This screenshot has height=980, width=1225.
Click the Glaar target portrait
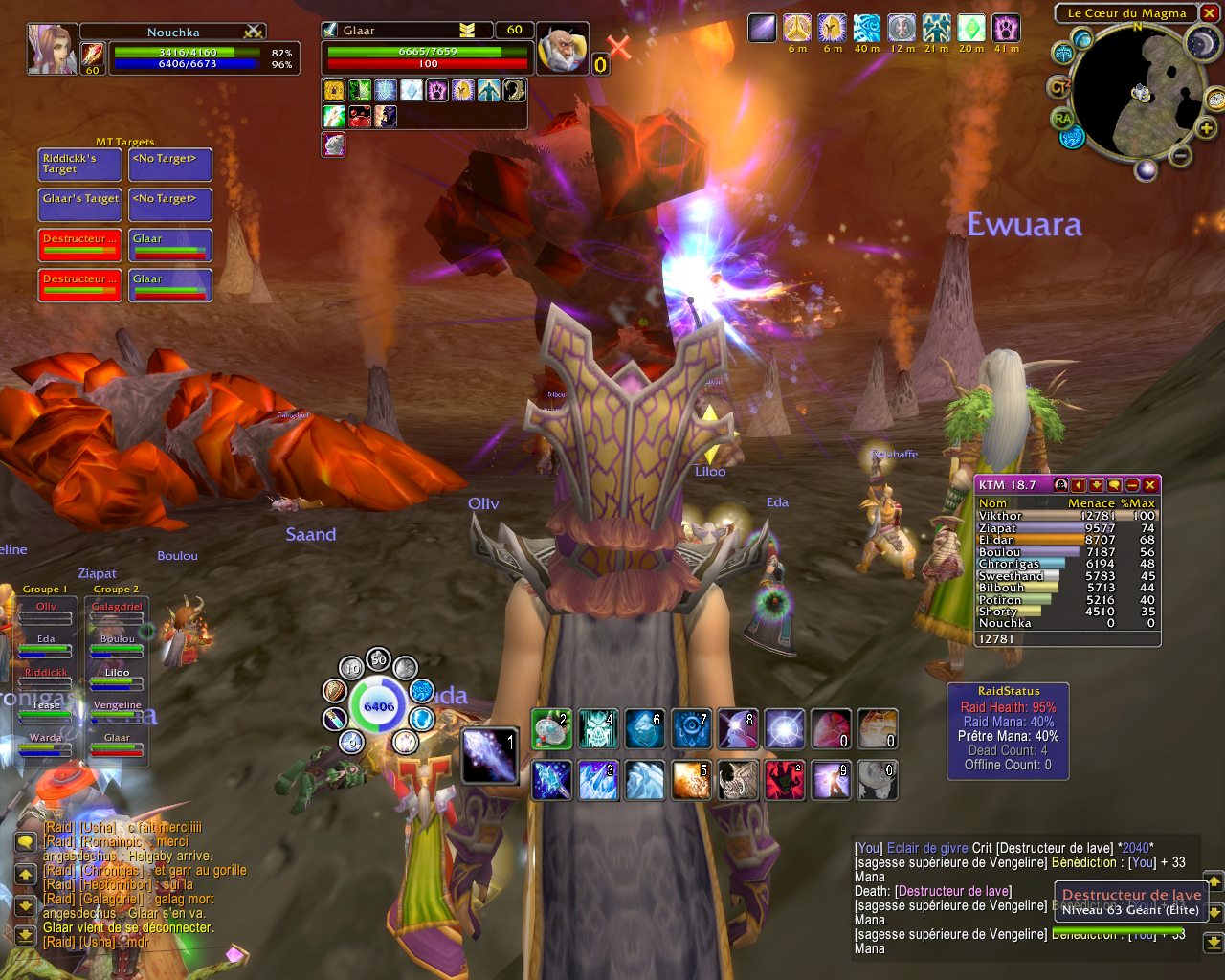[561, 50]
